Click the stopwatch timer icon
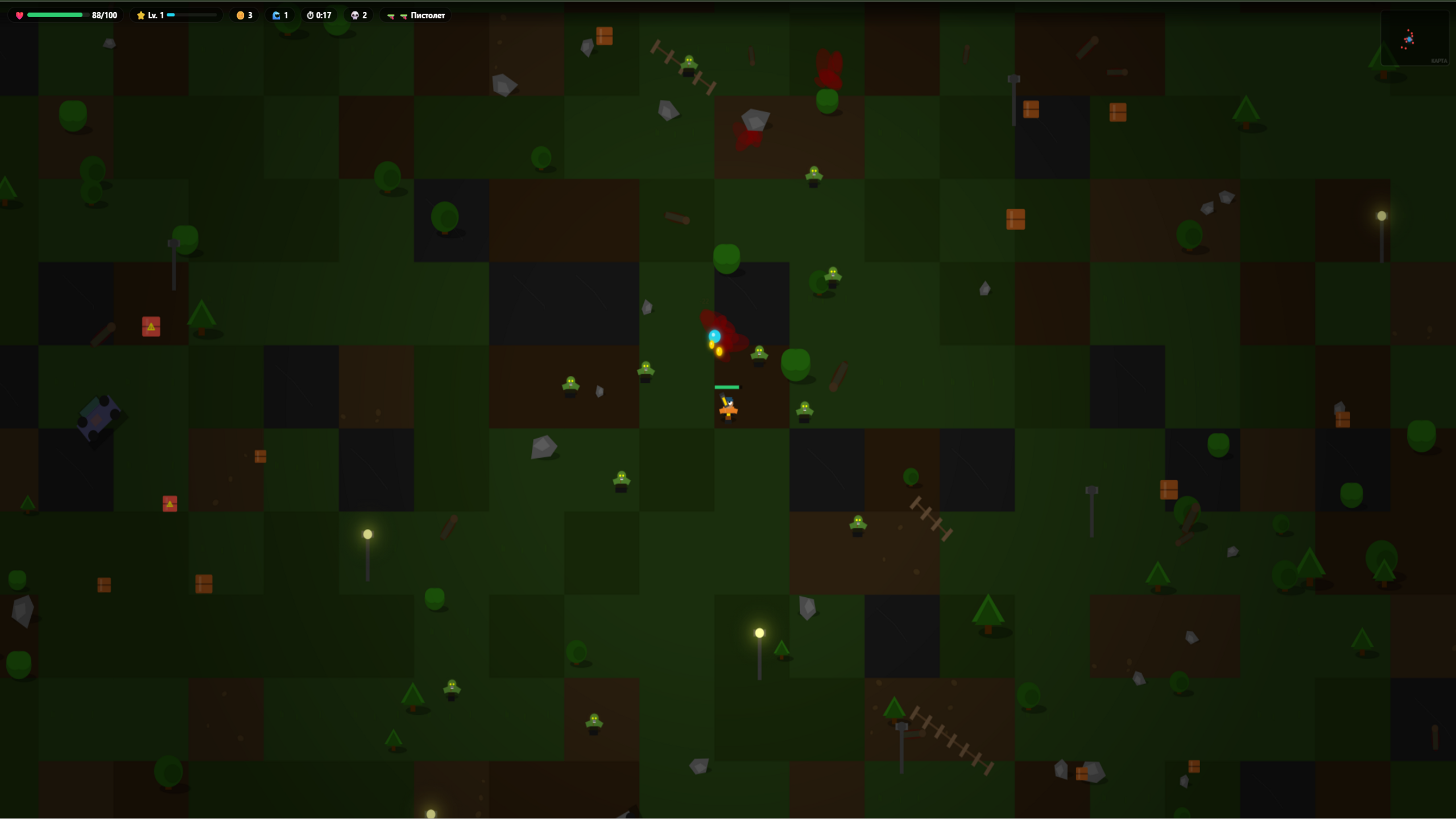The image size is (1456, 819). [311, 15]
